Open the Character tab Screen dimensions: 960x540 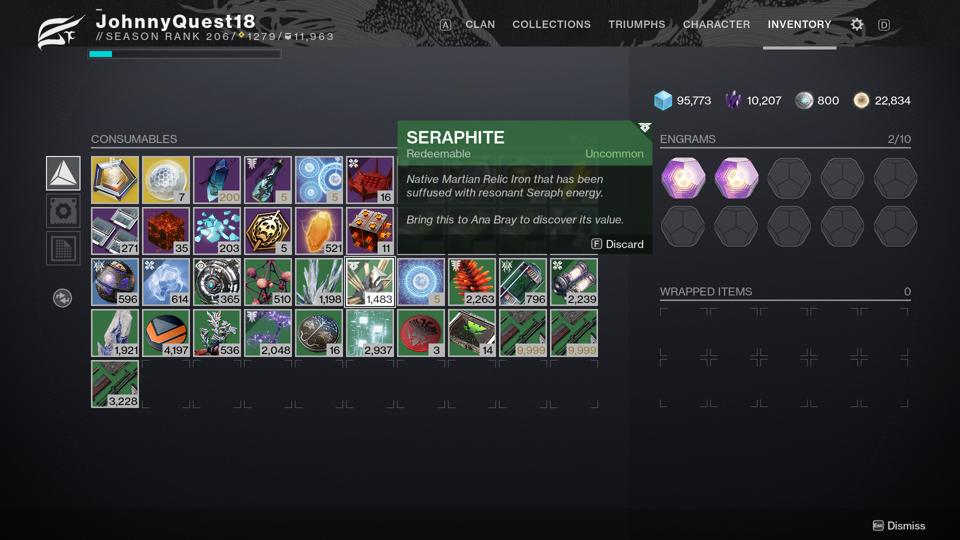point(716,24)
